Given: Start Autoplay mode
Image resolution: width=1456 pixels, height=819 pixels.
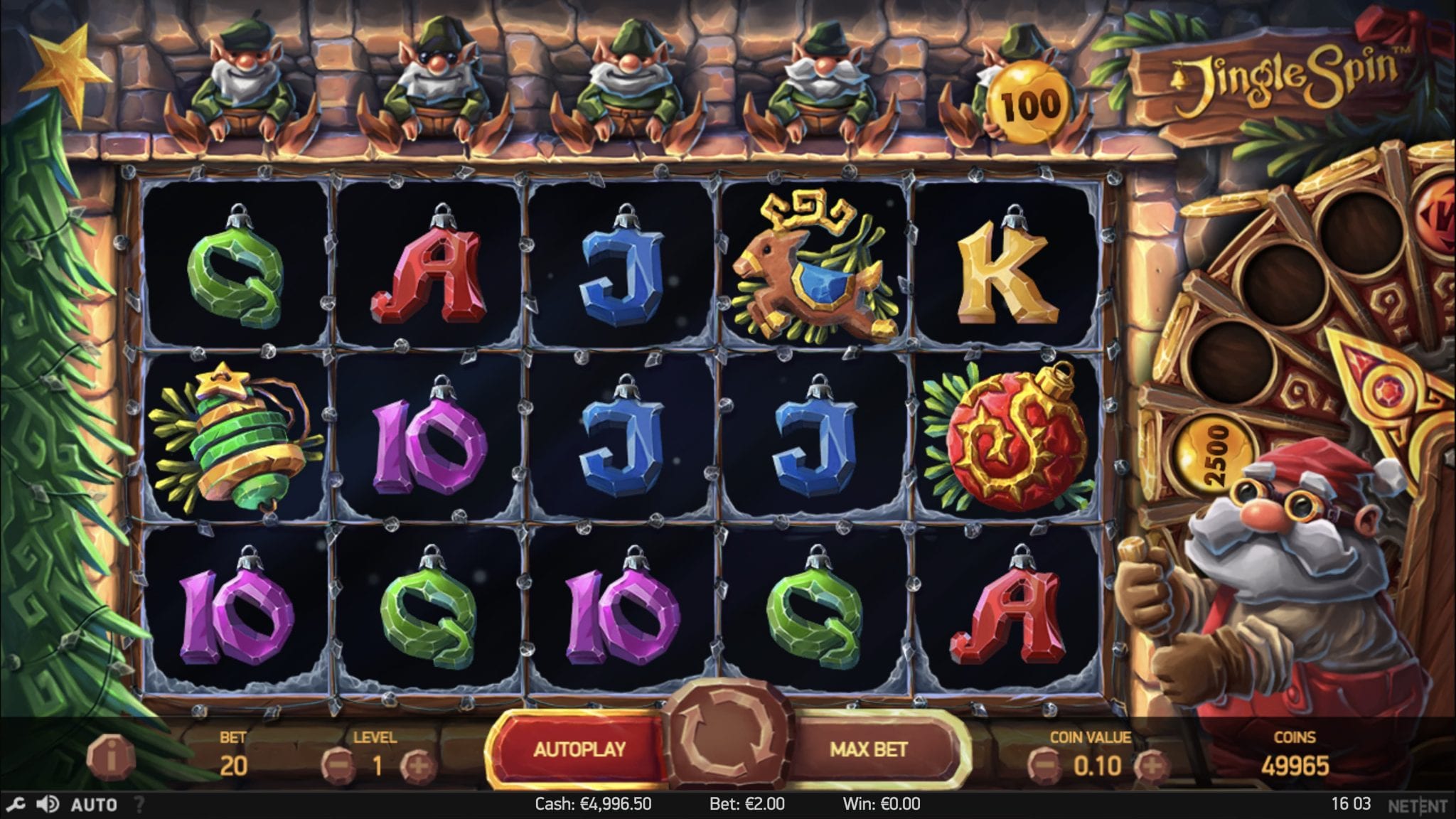Looking at the screenshot, I should coord(579,749).
